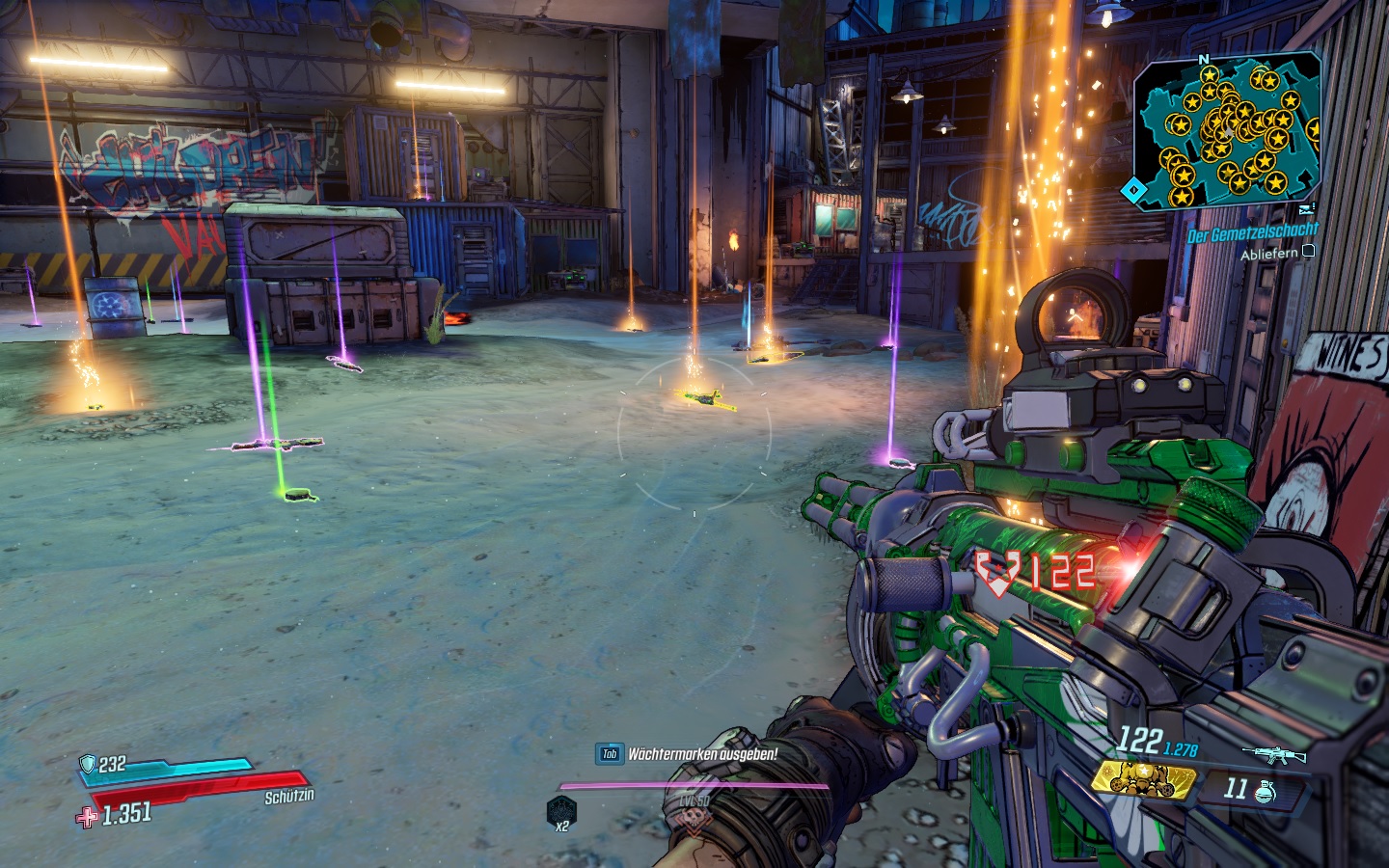Select the Der Gemetzelschacht mission tracker

point(1252,233)
